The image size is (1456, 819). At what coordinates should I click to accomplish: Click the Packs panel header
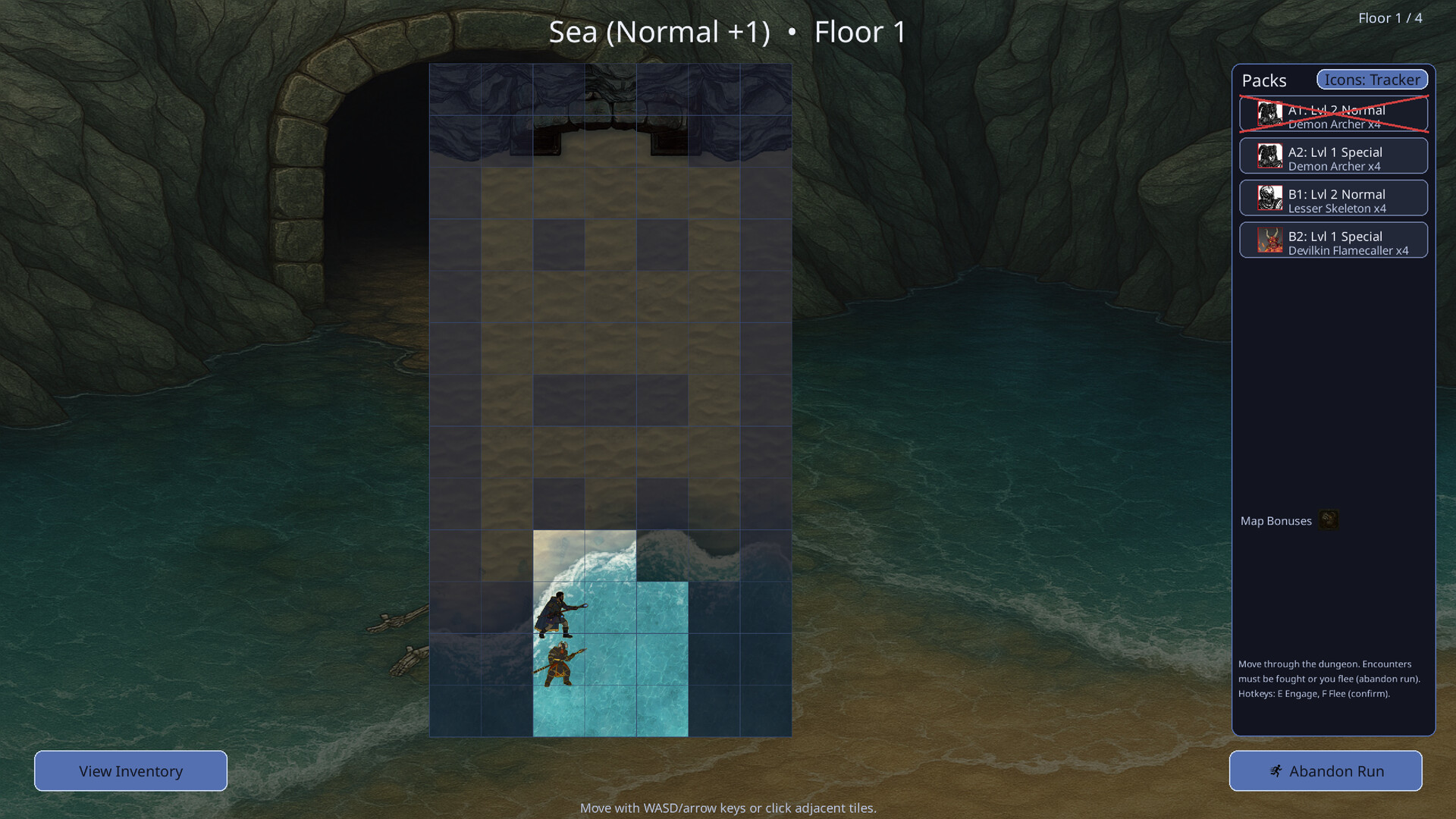coord(1264,80)
